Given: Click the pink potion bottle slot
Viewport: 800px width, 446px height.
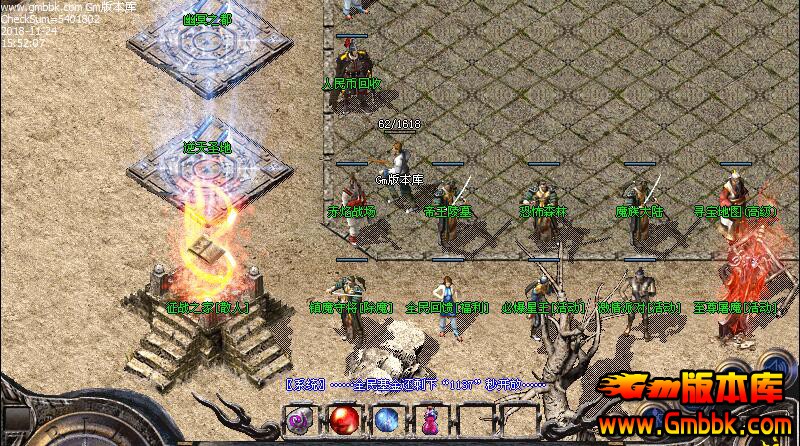Looking at the screenshot, I should (431, 421).
